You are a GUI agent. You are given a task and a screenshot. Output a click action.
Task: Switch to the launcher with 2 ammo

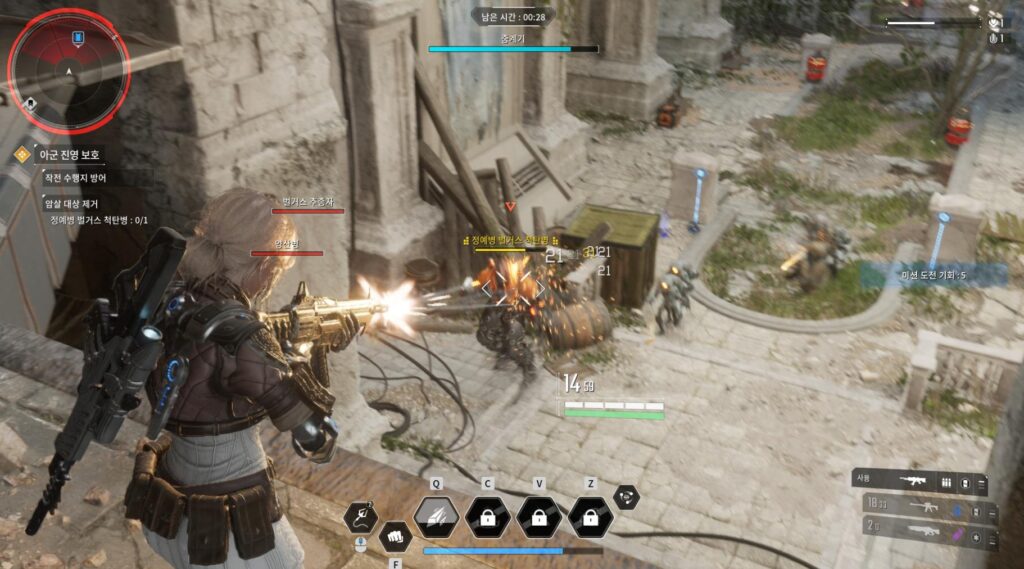[x=929, y=530]
